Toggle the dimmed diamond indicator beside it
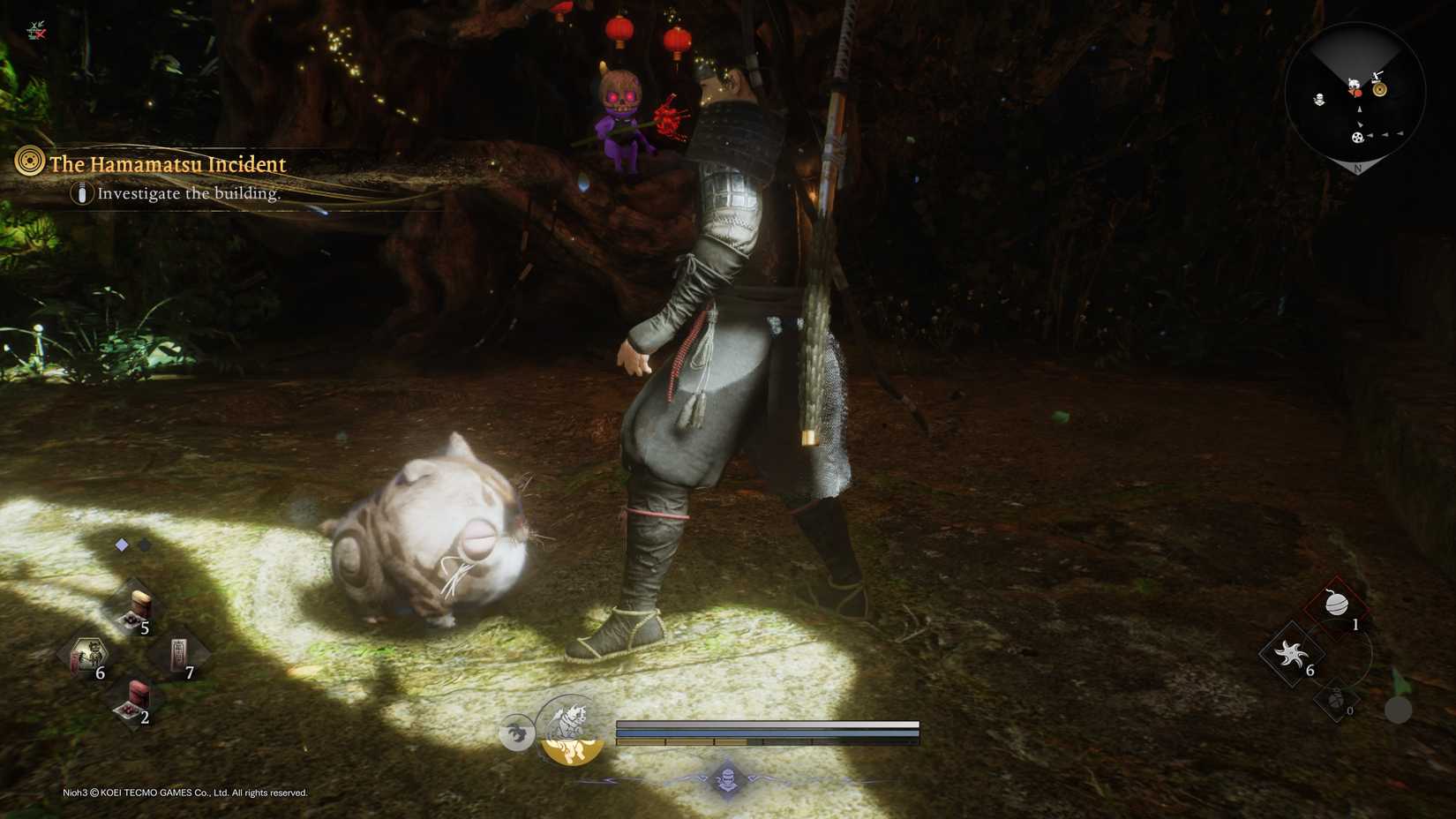The height and width of the screenshot is (819, 1456). (x=144, y=545)
